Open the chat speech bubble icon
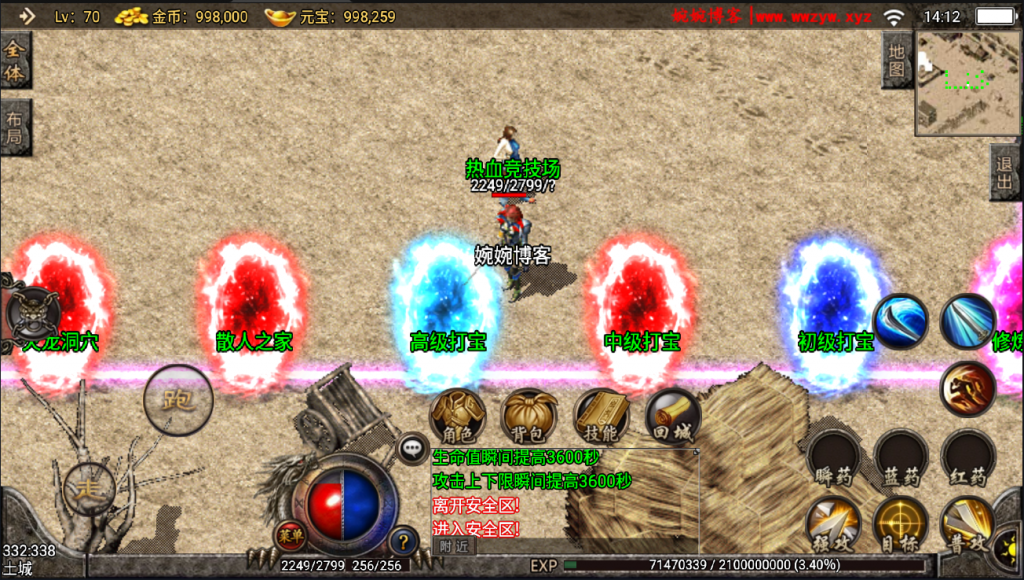 coord(414,447)
